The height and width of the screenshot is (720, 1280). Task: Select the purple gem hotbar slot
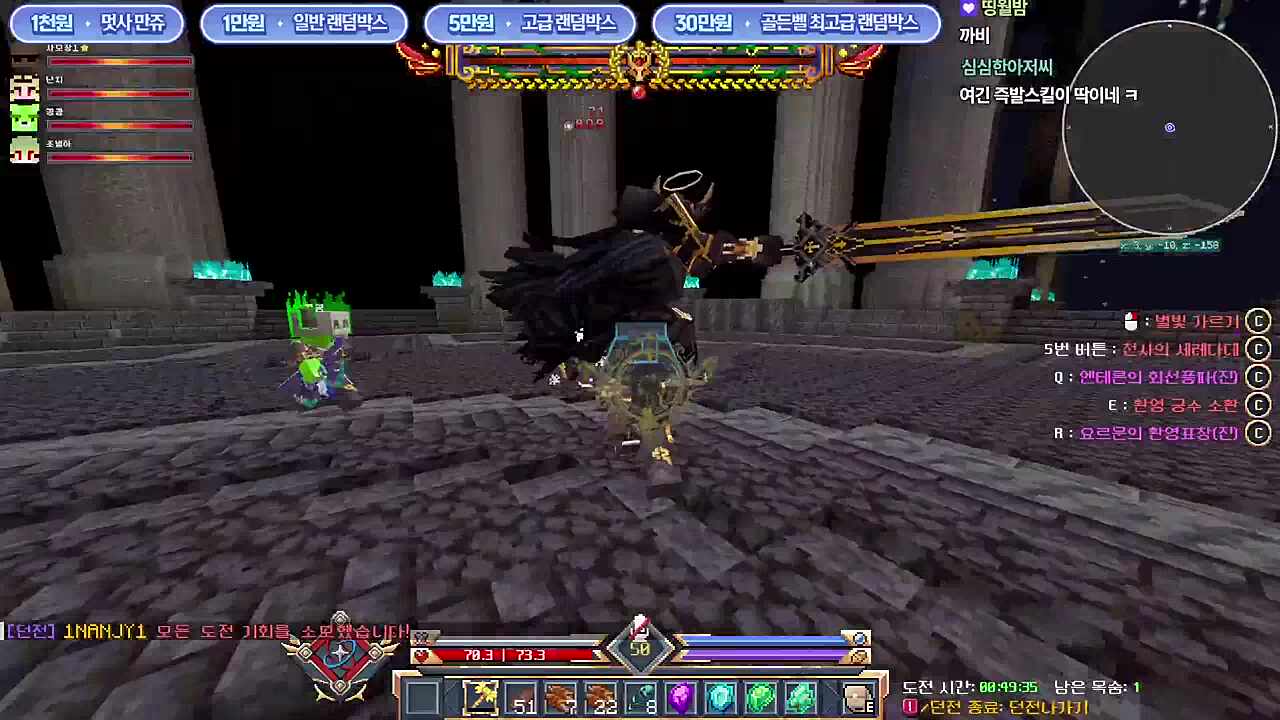(x=681, y=696)
